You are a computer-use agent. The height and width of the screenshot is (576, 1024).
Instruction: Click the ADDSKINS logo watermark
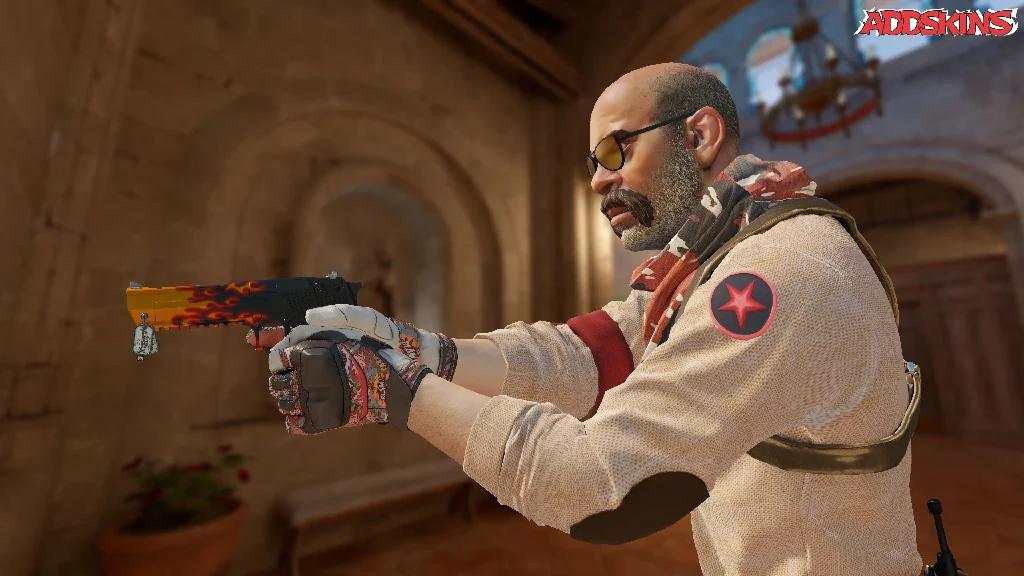coord(936,22)
